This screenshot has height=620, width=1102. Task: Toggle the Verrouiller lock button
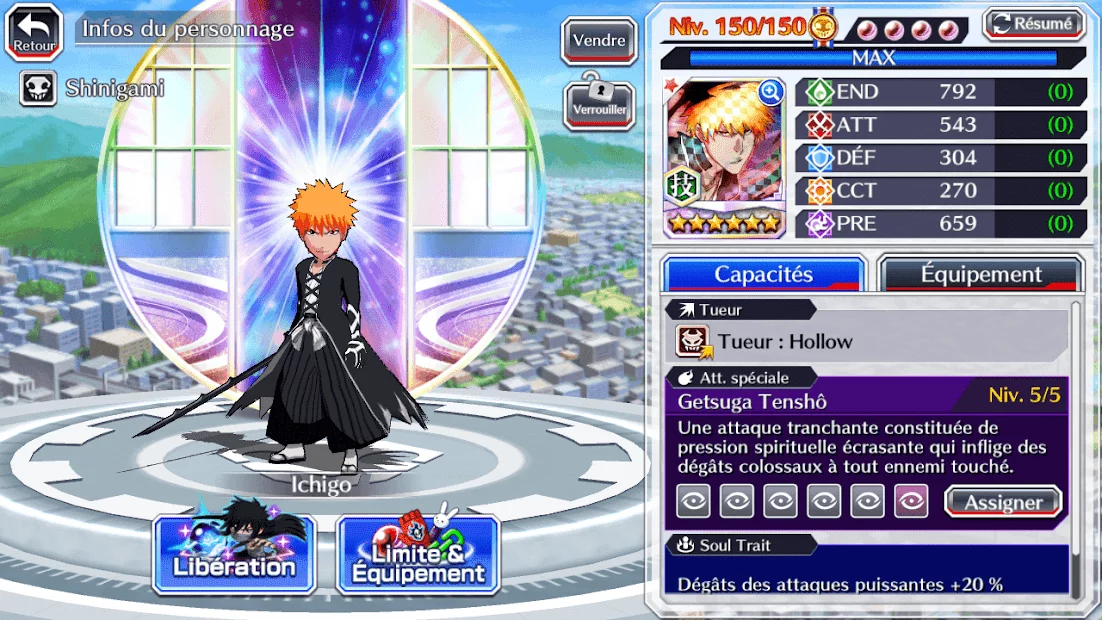point(599,100)
